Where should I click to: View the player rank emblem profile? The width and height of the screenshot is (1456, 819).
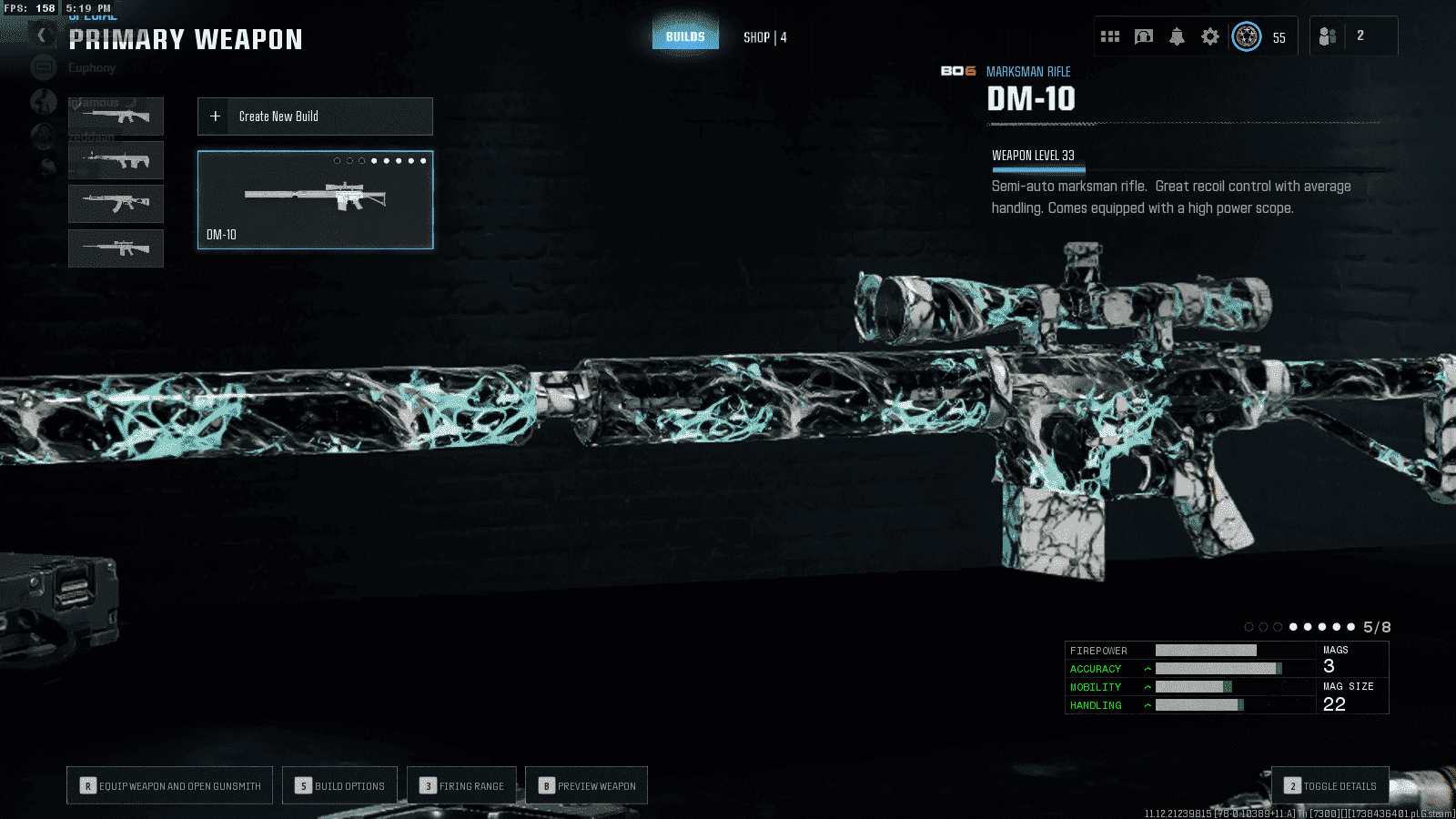[1247, 36]
